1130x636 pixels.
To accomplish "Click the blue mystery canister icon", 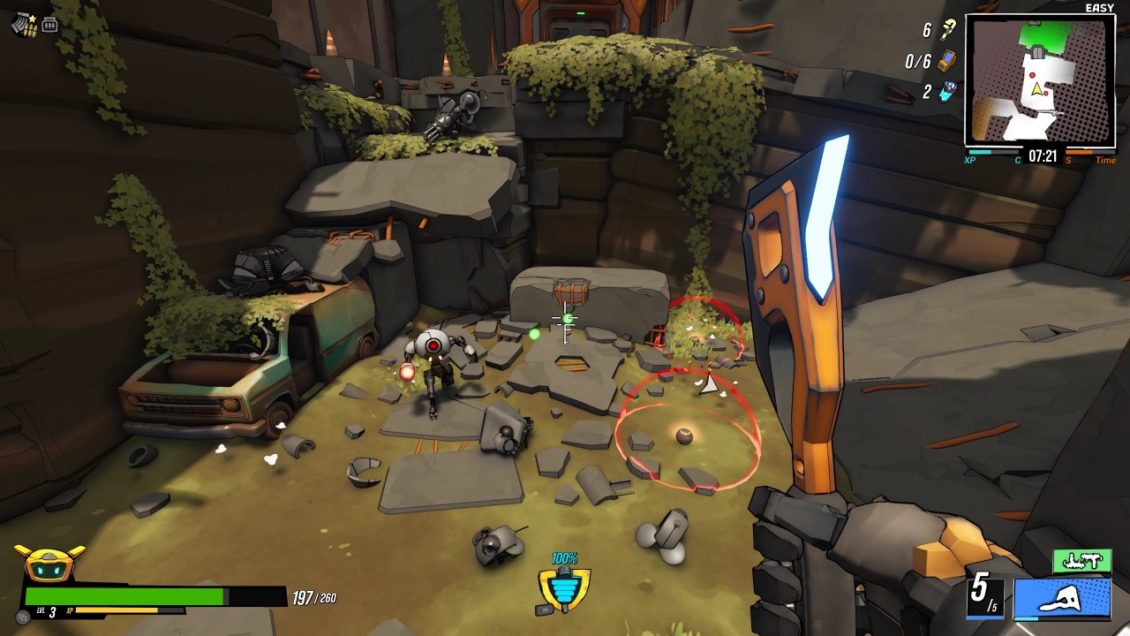I will point(946,92).
